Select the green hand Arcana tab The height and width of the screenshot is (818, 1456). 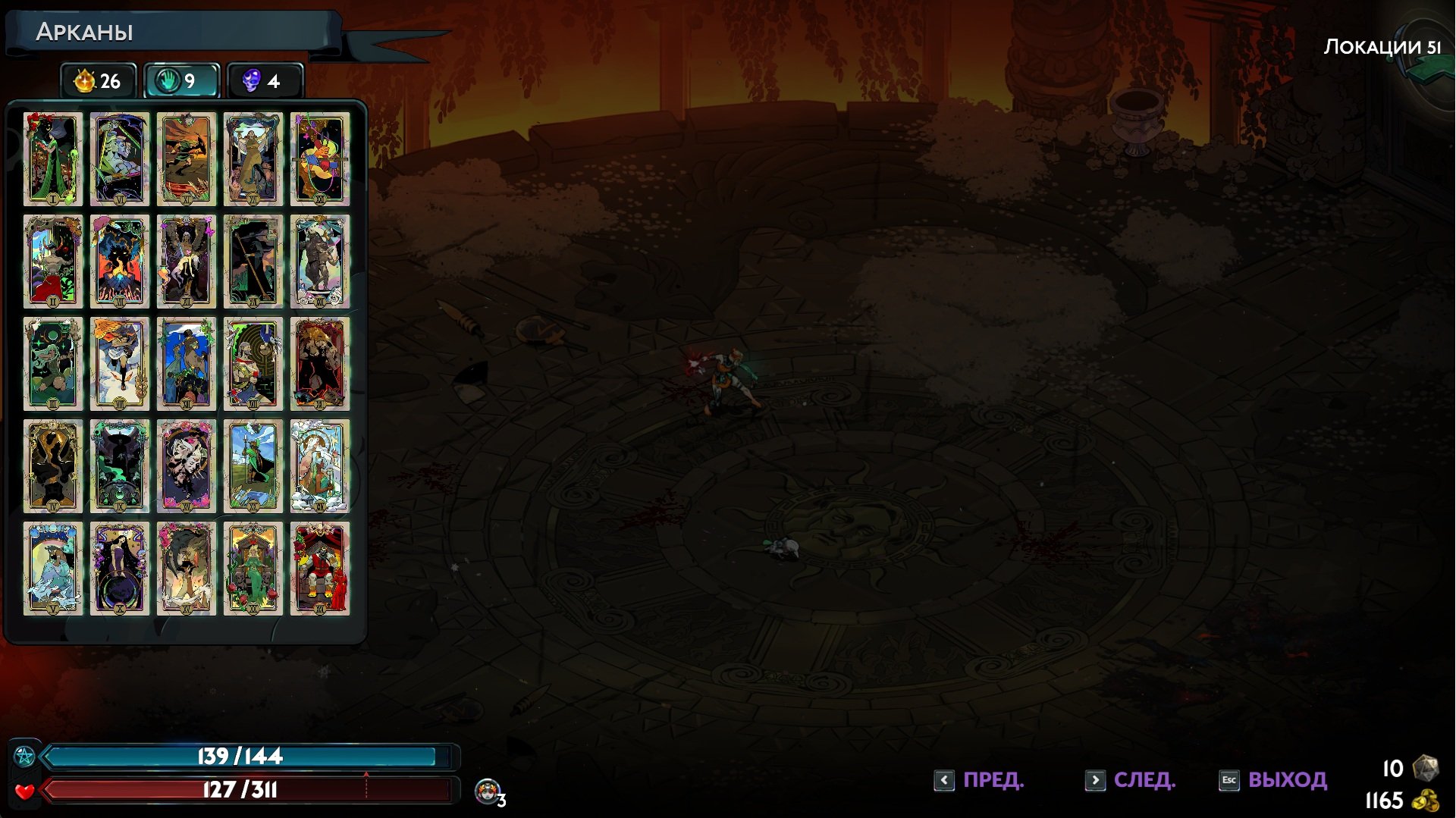pos(181,81)
